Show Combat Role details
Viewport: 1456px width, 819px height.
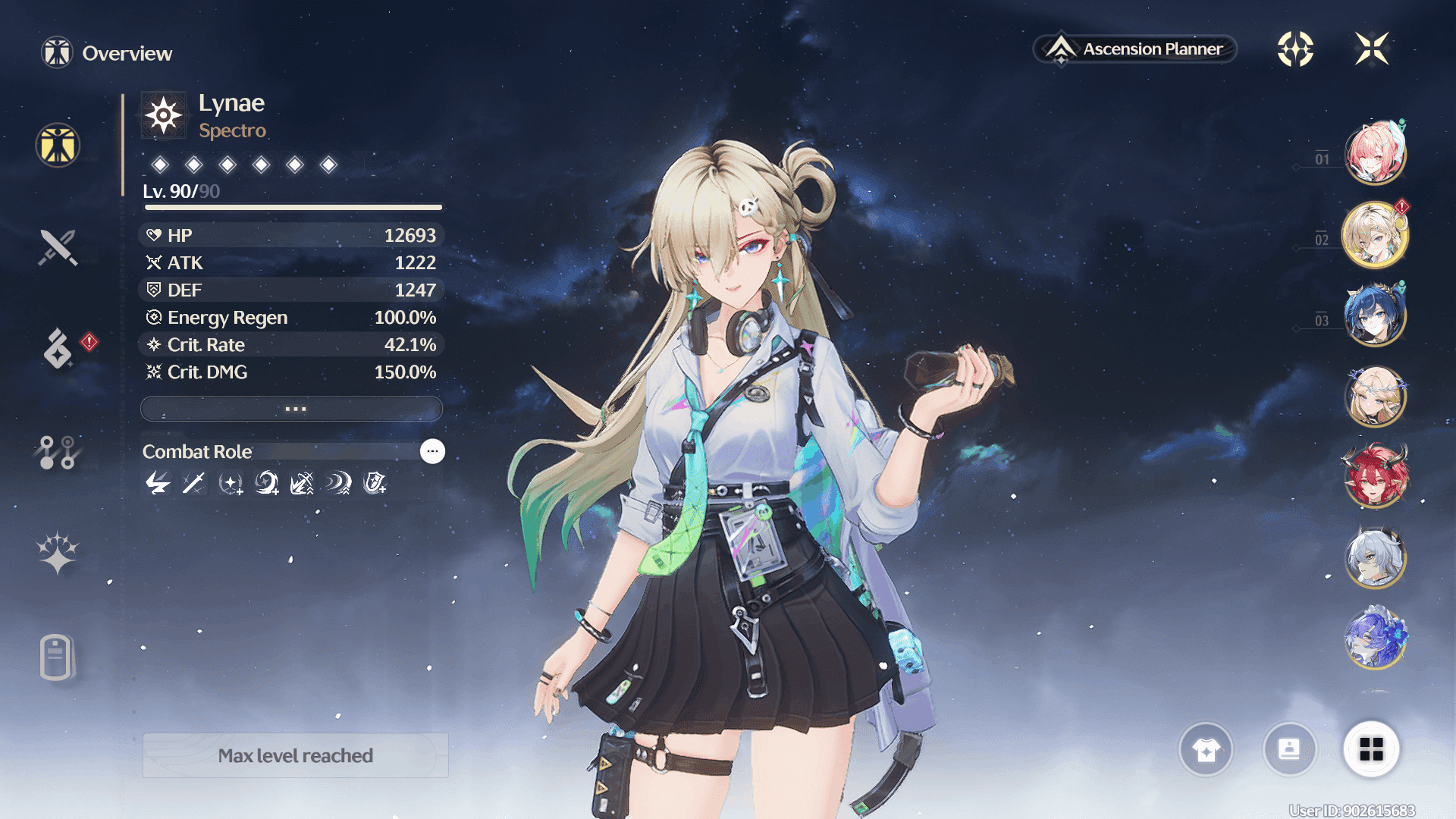click(x=432, y=451)
